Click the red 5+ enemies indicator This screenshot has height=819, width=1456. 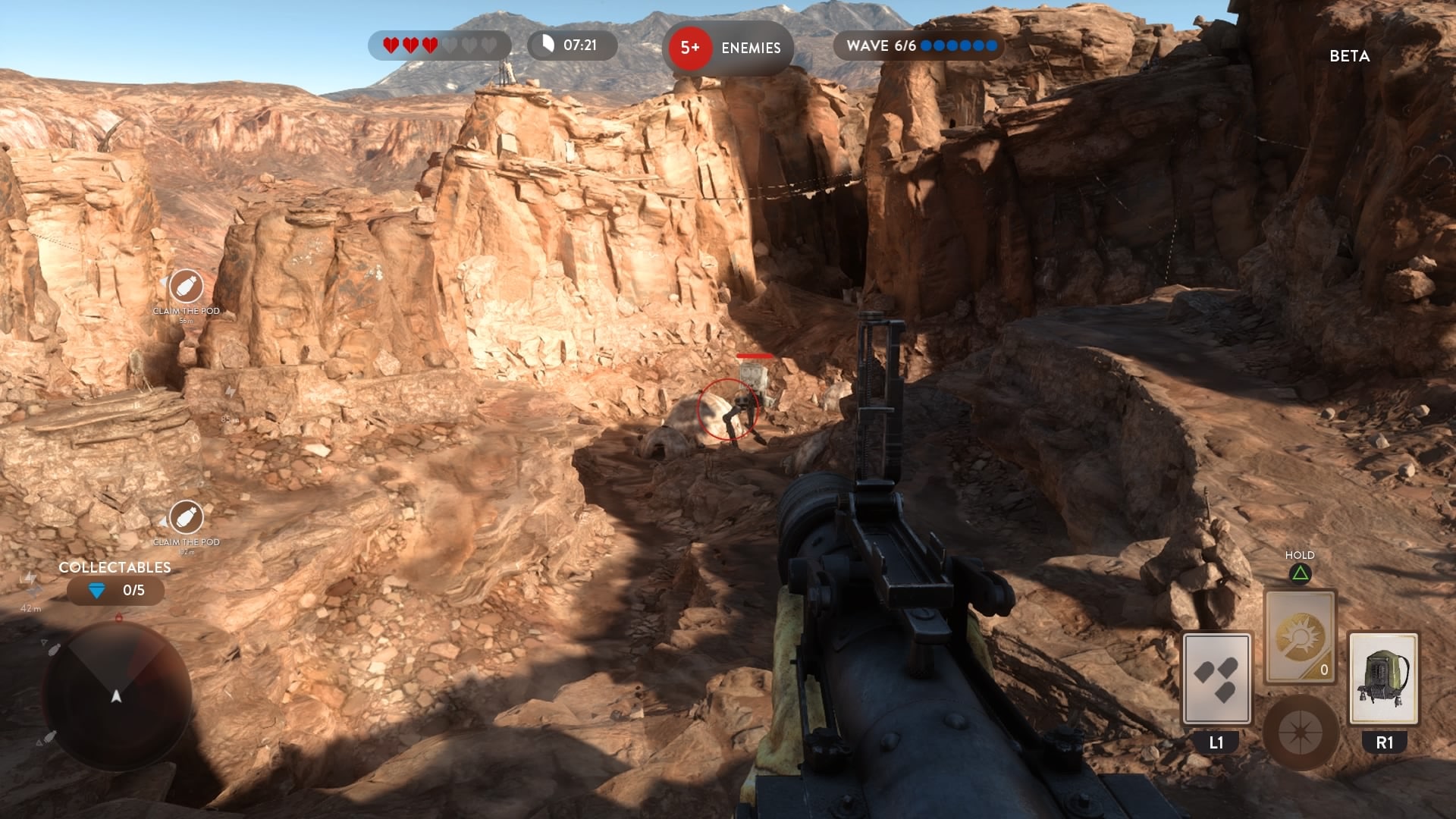(690, 48)
